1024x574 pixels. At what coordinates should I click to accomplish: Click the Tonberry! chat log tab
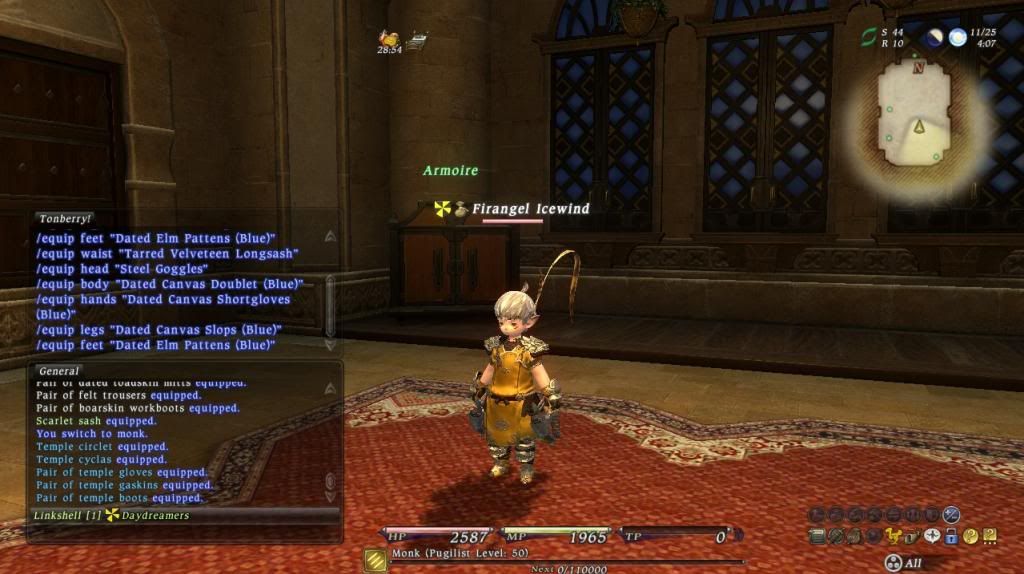point(66,218)
